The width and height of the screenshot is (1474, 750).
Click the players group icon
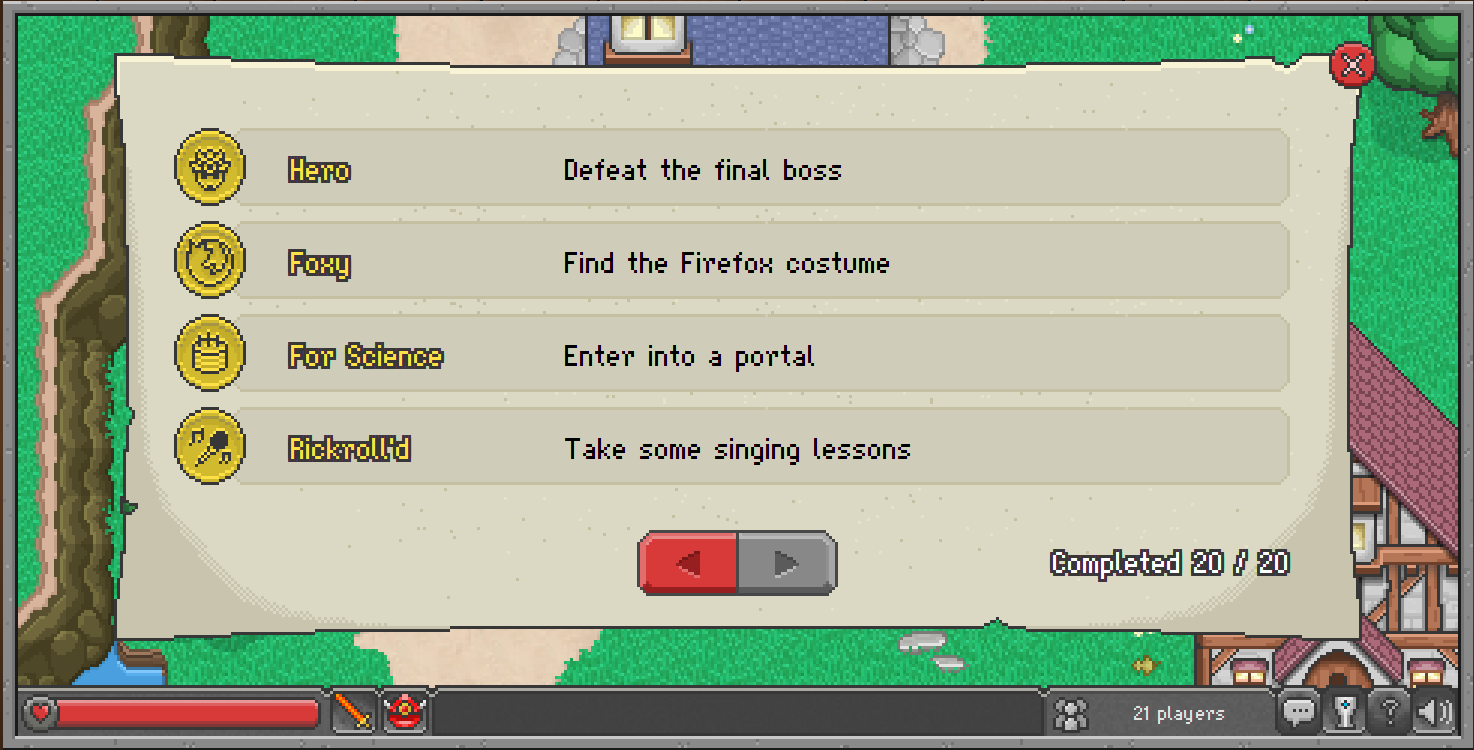click(1069, 713)
